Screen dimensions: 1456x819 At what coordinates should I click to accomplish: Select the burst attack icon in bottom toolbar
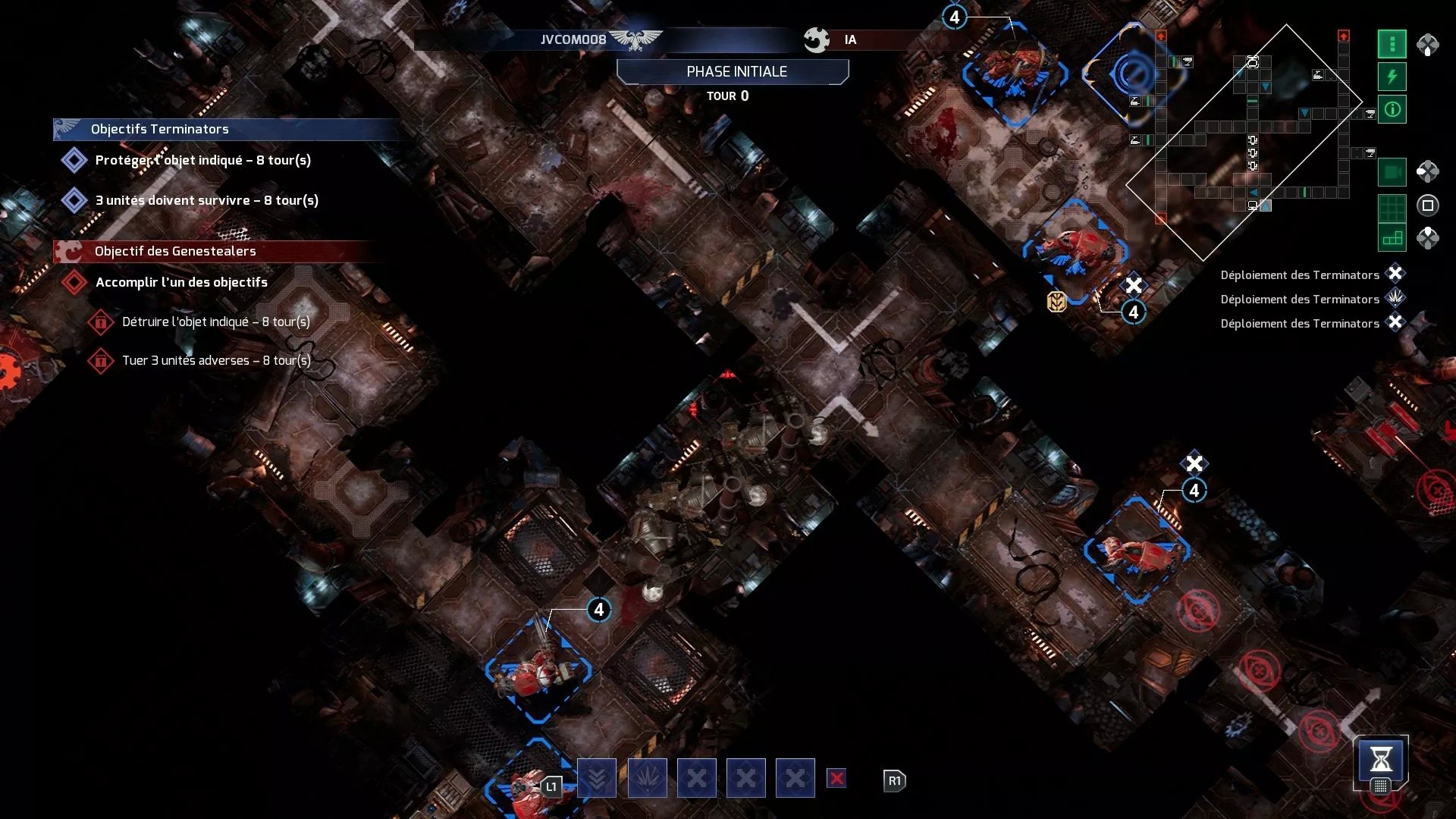646,778
